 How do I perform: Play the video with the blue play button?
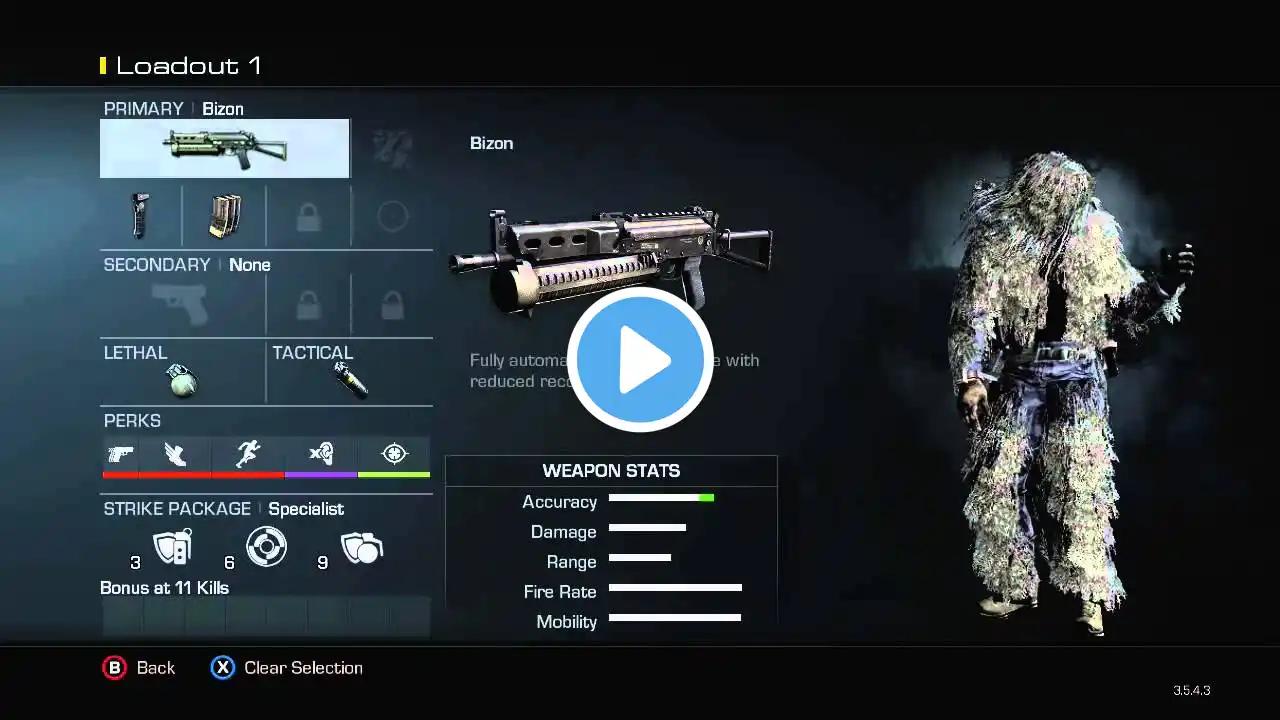(640, 360)
